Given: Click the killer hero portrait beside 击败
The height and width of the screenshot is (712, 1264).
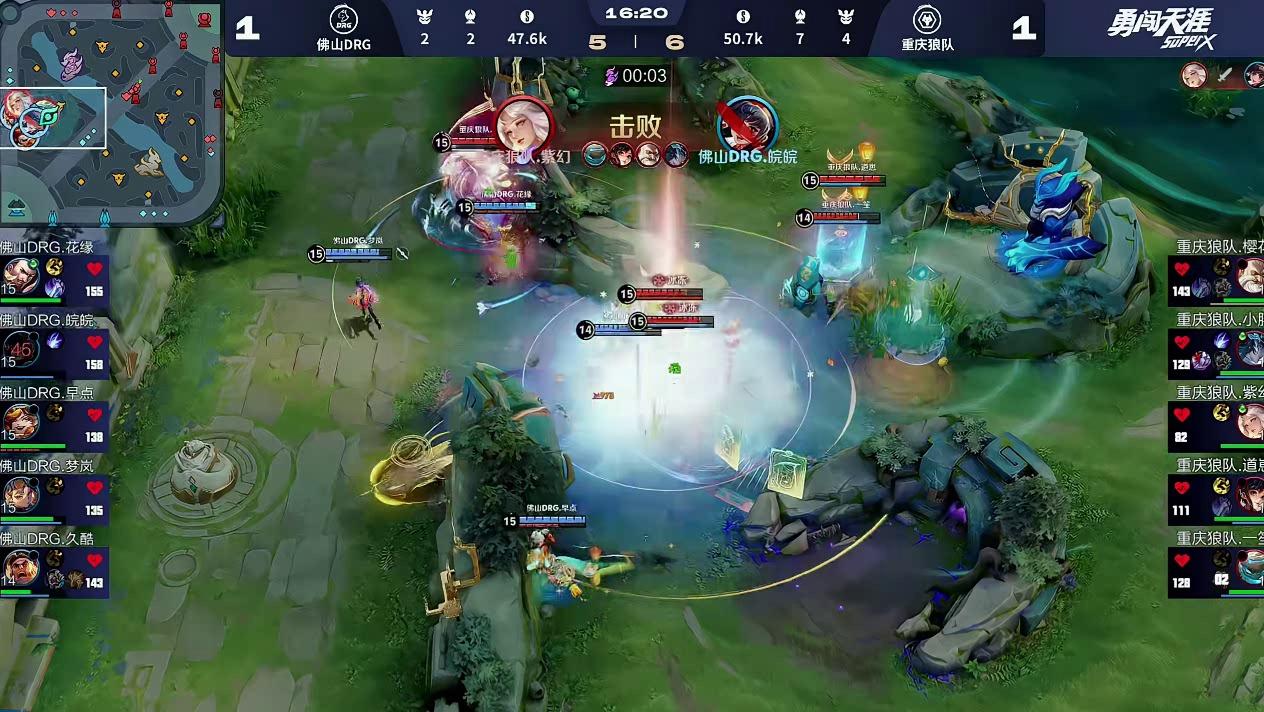Looking at the screenshot, I should coord(522,122).
